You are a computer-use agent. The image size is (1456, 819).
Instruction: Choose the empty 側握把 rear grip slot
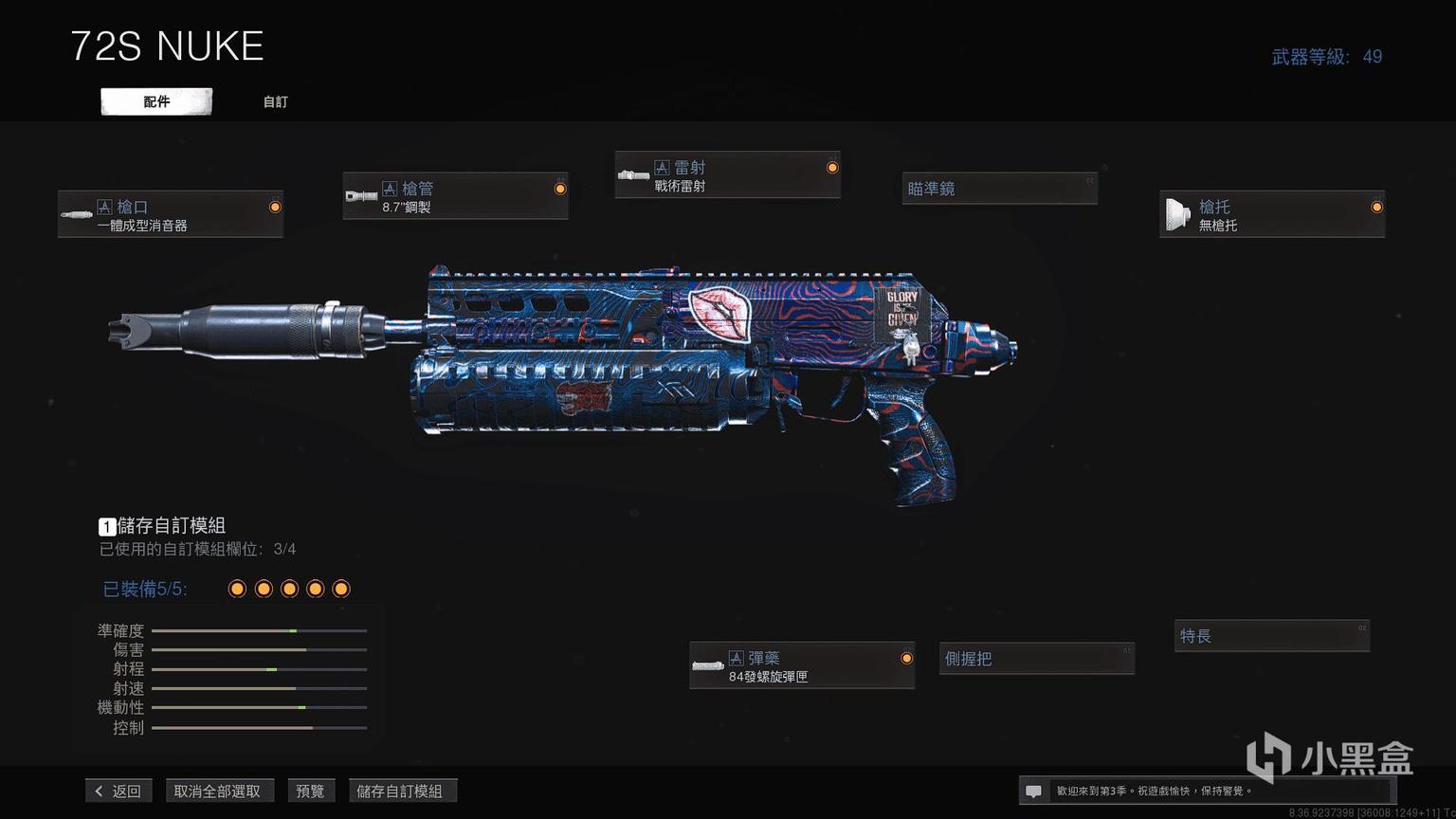point(1037,658)
